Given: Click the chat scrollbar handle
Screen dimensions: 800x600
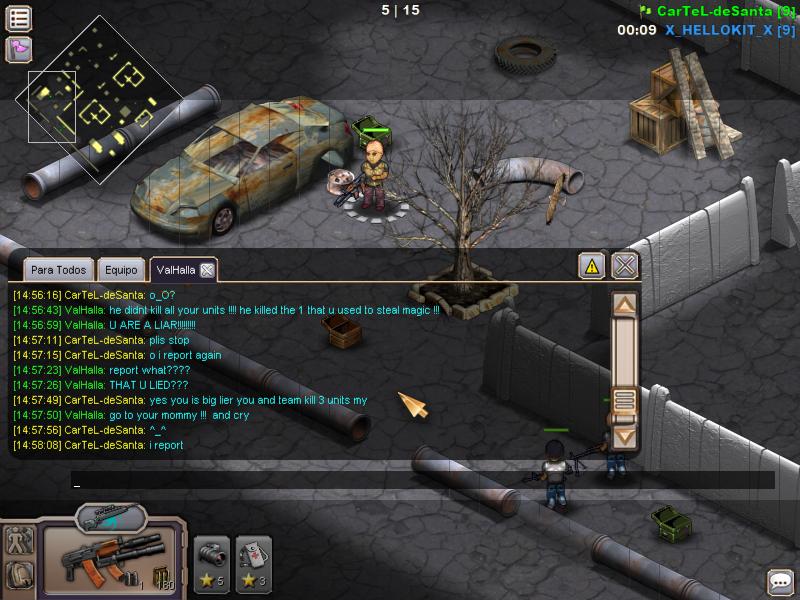Looking at the screenshot, I should pyautogui.click(x=625, y=401).
